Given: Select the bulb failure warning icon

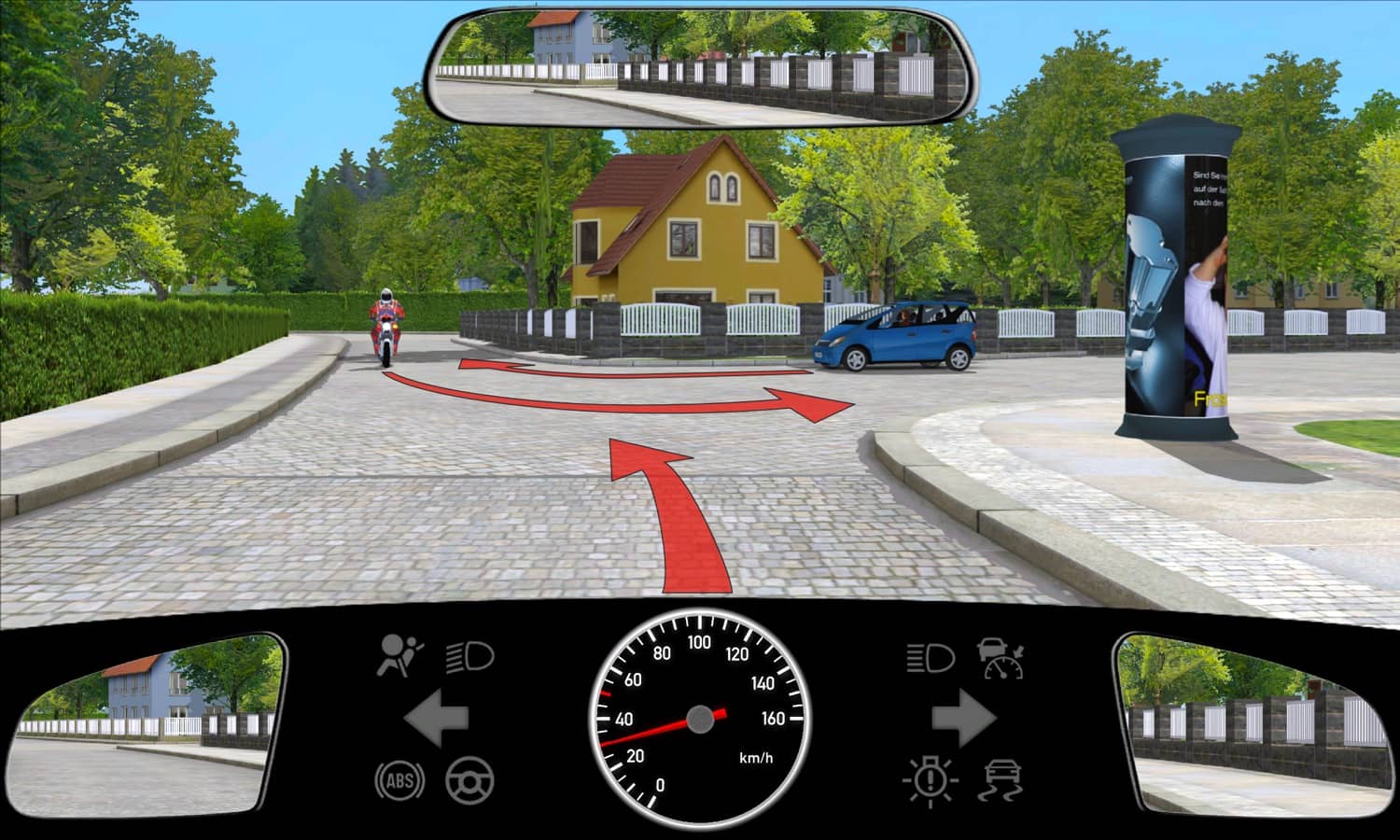Looking at the screenshot, I should [930, 780].
